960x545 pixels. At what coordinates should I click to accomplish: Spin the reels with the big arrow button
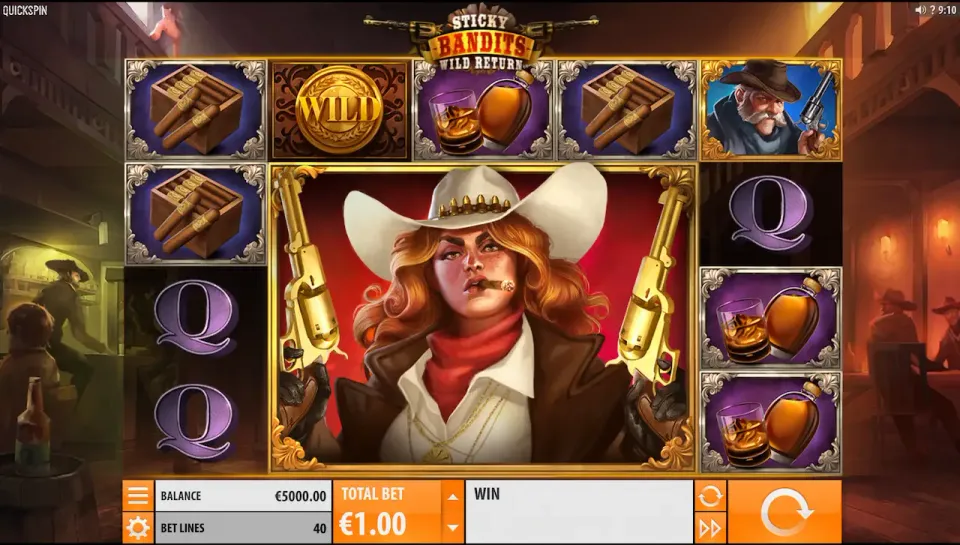(x=784, y=512)
